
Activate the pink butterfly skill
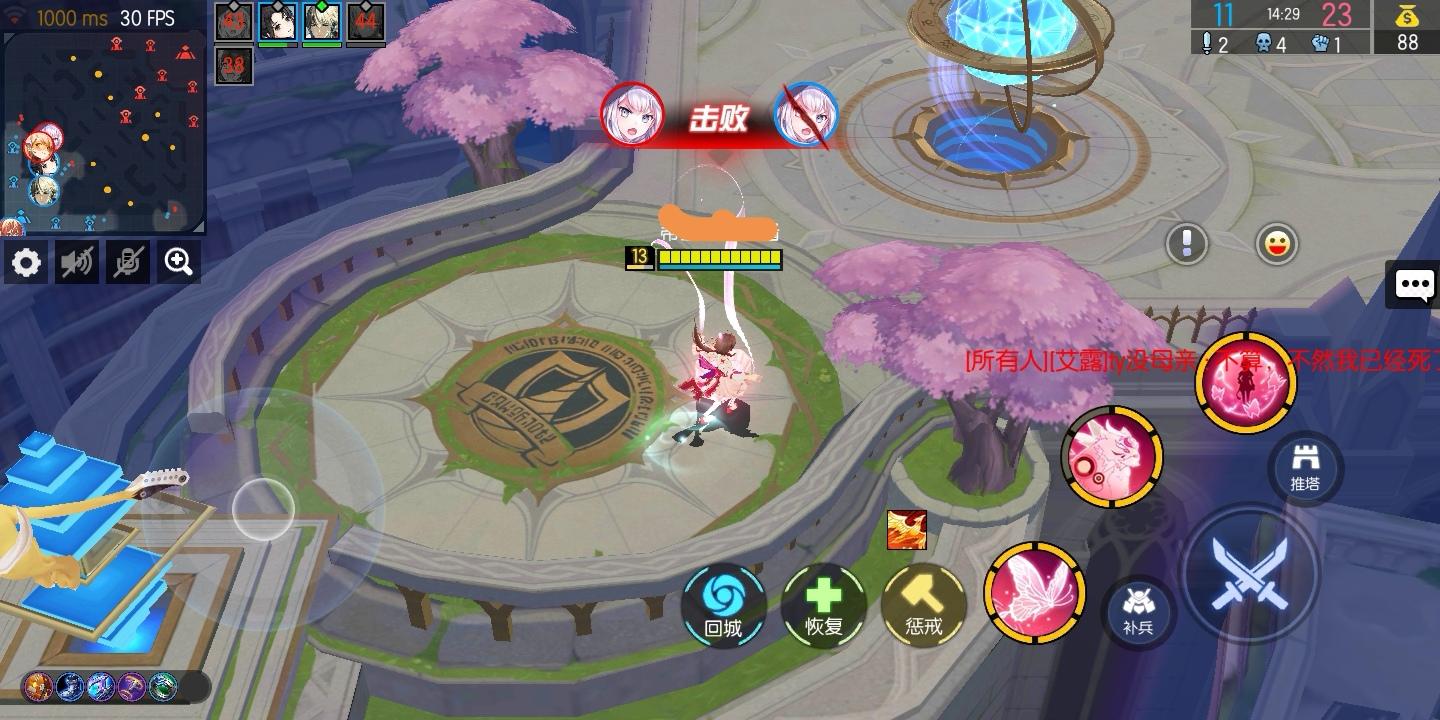pos(1034,595)
